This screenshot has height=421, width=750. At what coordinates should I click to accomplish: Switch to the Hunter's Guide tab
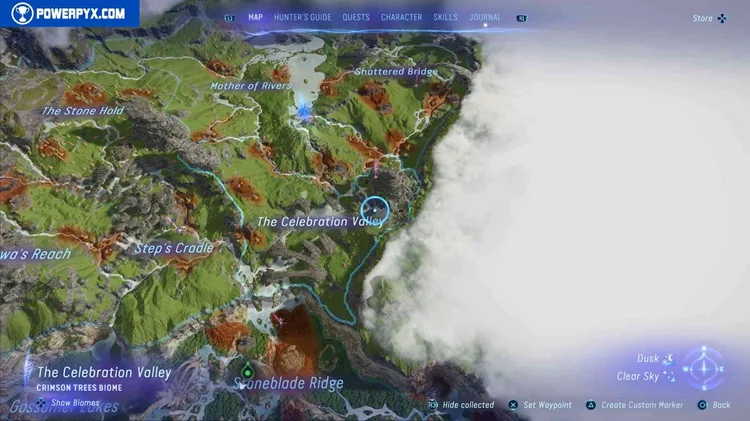point(302,17)
